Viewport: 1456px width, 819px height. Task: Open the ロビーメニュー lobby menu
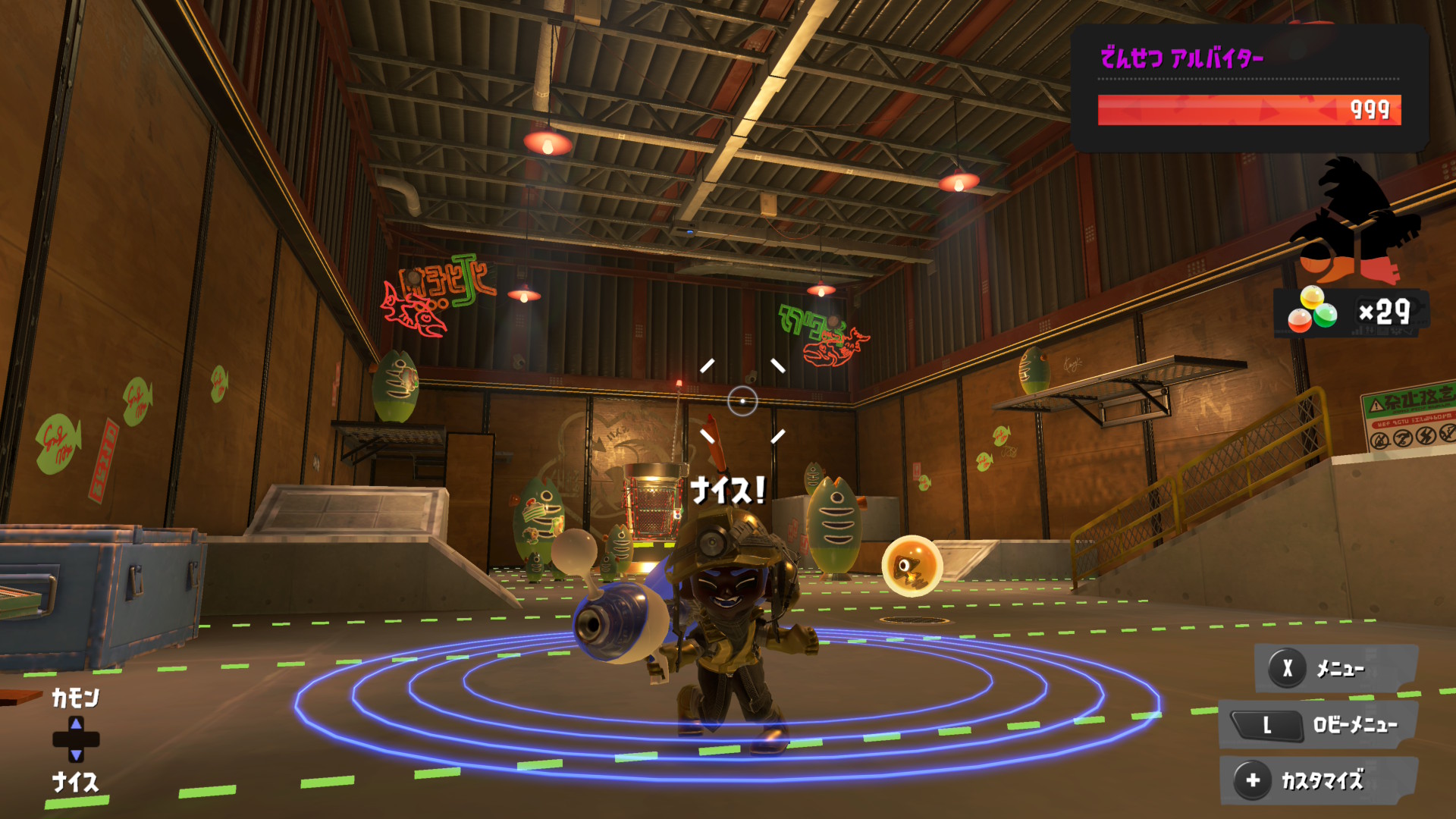[x=1318, y=725]
